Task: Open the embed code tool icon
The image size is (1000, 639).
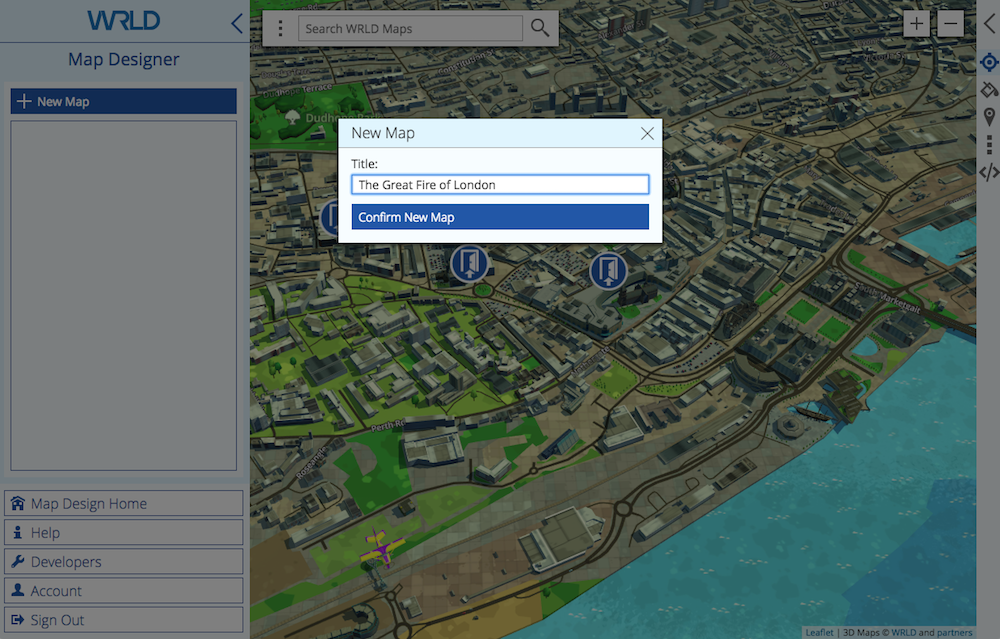Action: (x=989, y=172)
